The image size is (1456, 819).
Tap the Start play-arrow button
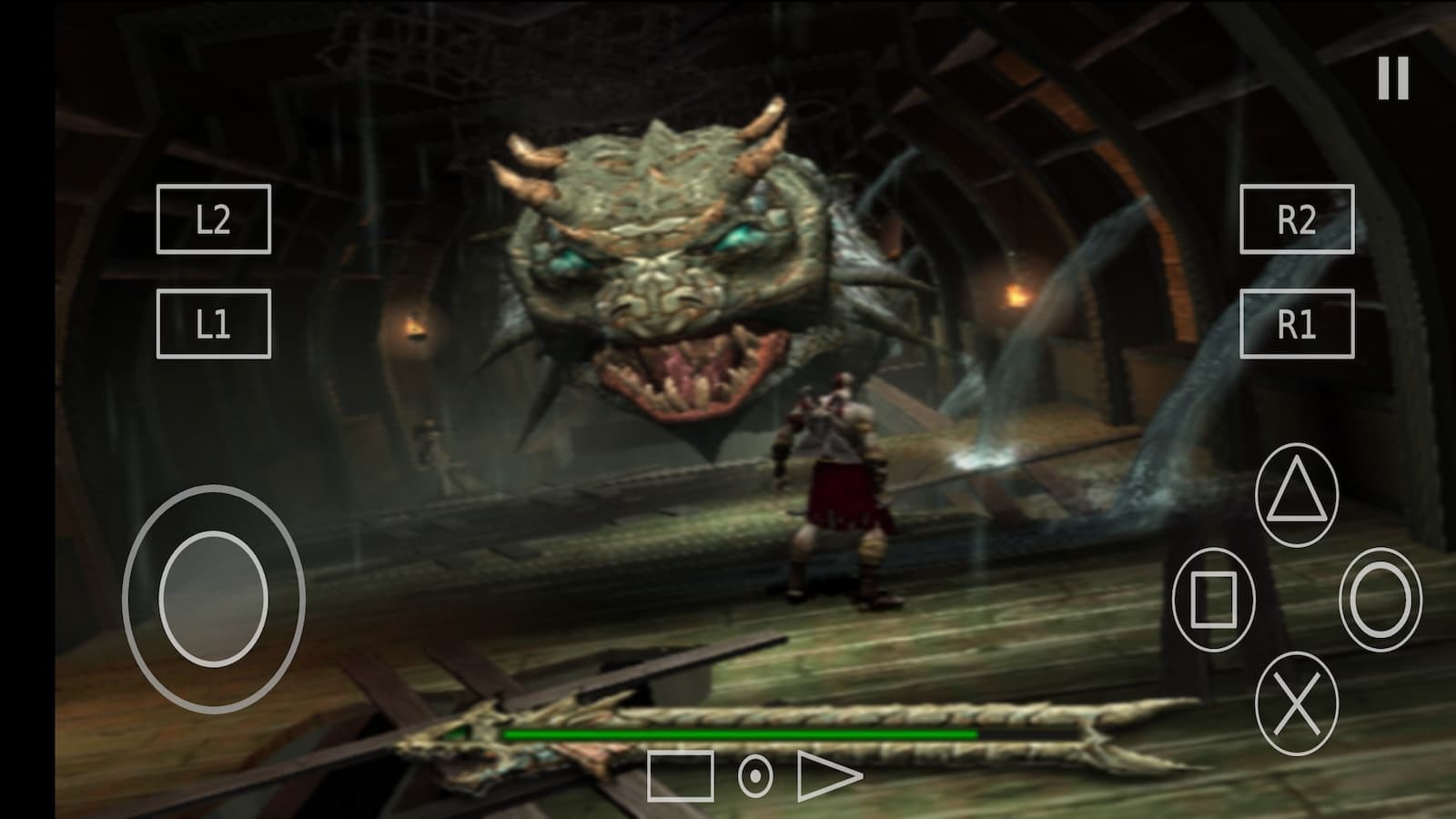(828, 776)
